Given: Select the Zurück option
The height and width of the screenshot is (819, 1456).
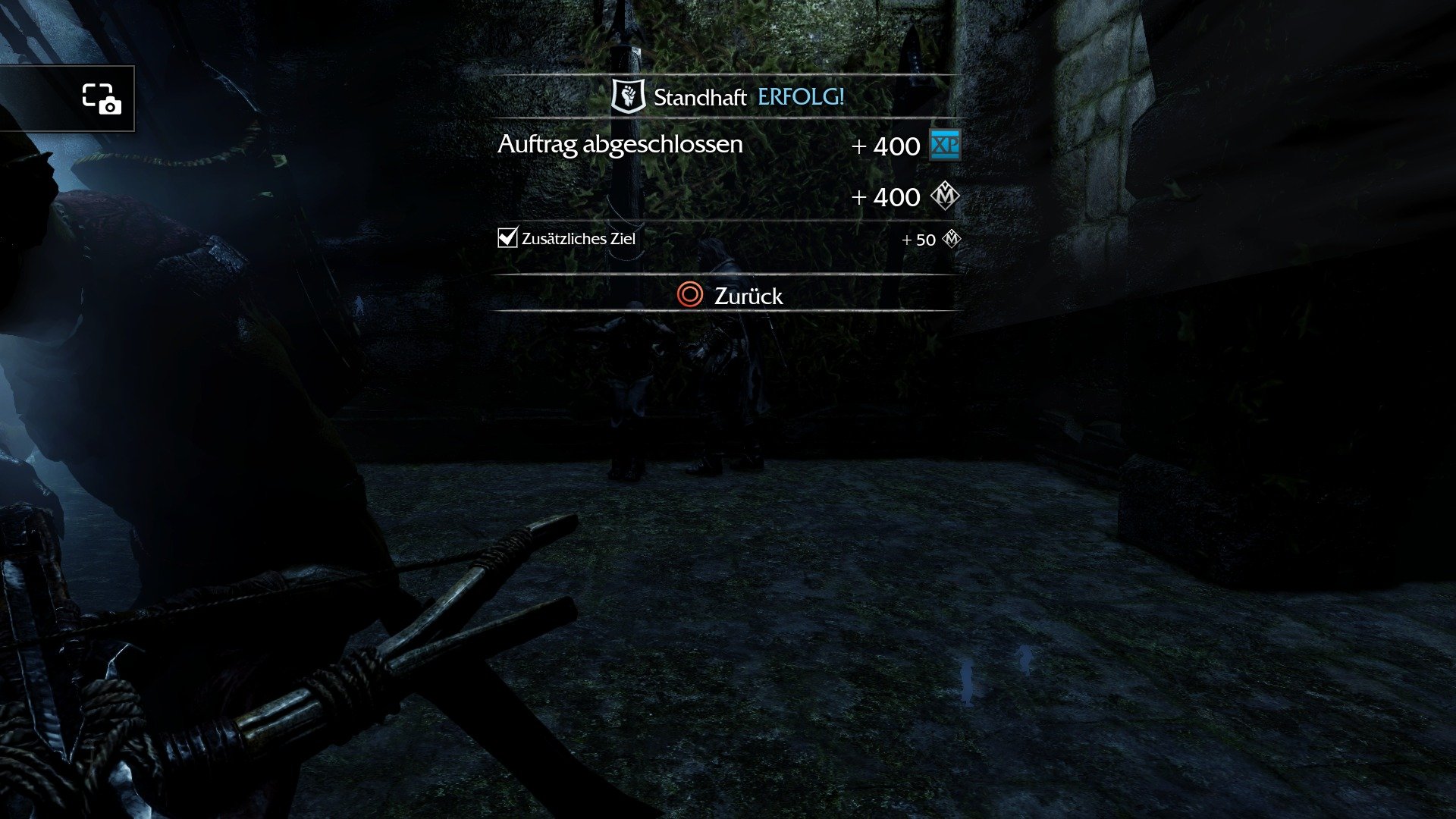Looking at the screenshot, I should click(747, 297).
